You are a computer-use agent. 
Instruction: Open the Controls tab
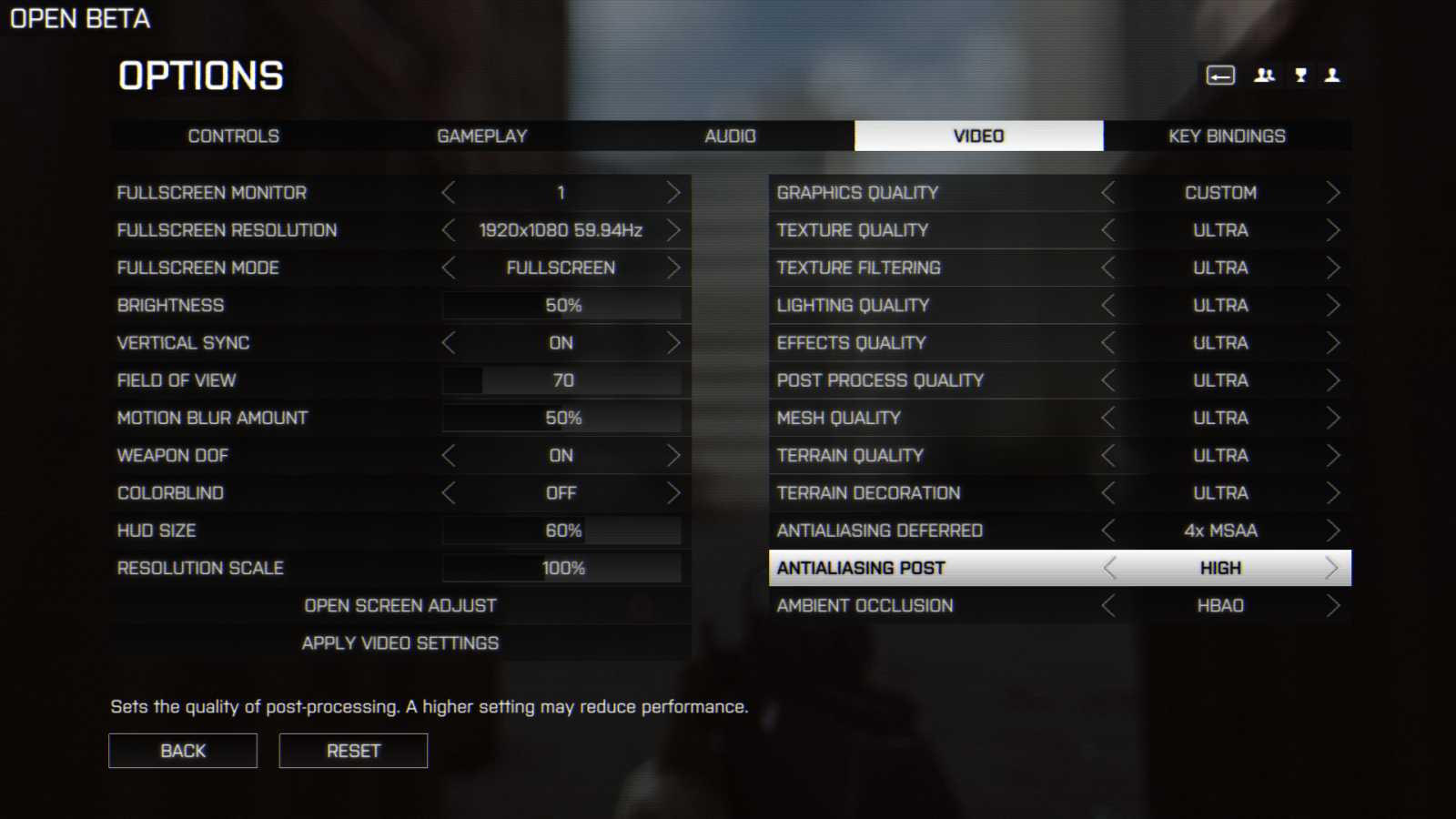(233, 136)
